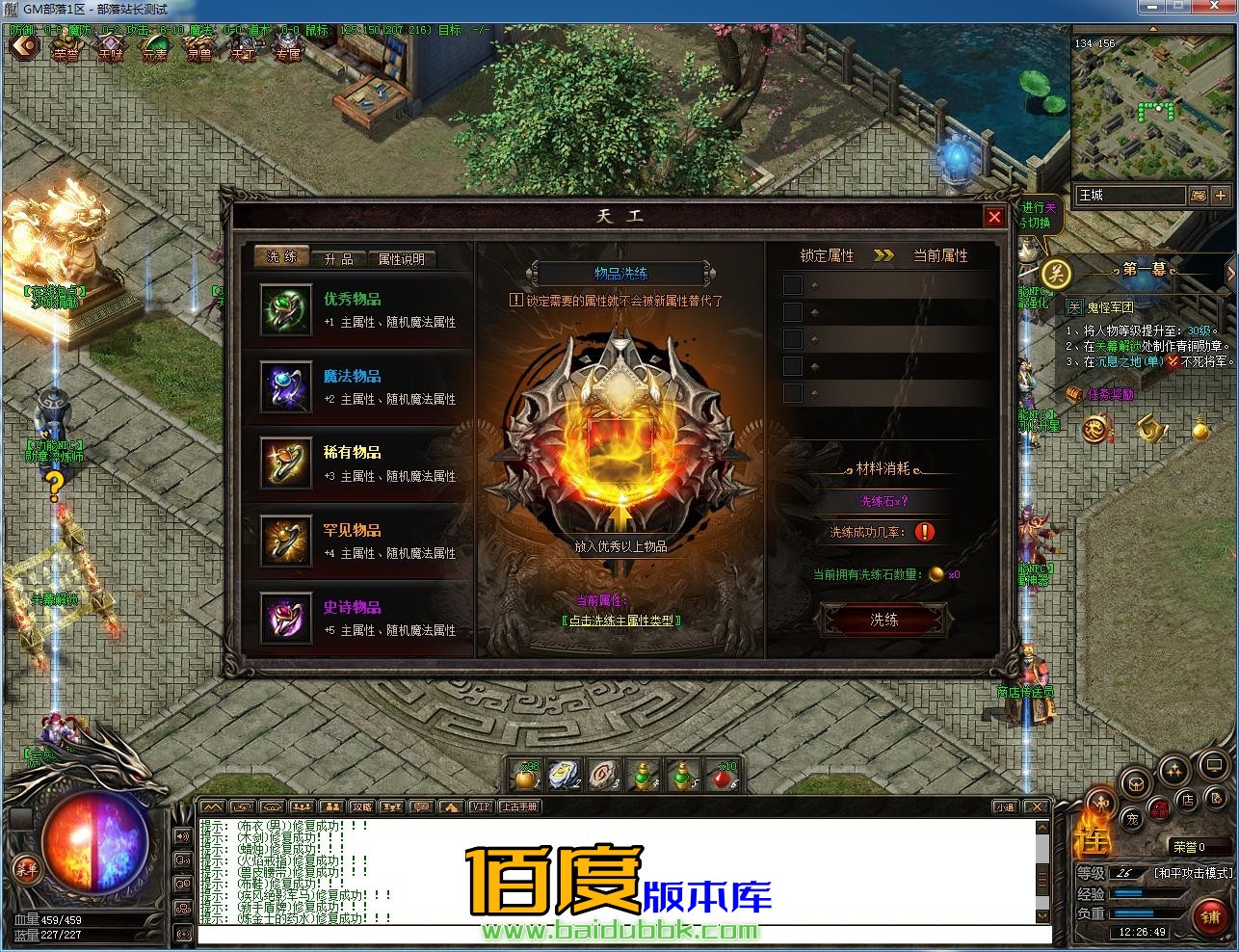Close the 天工 crafting window
This screenshot has width=1239, height=952.
[995, 217]
